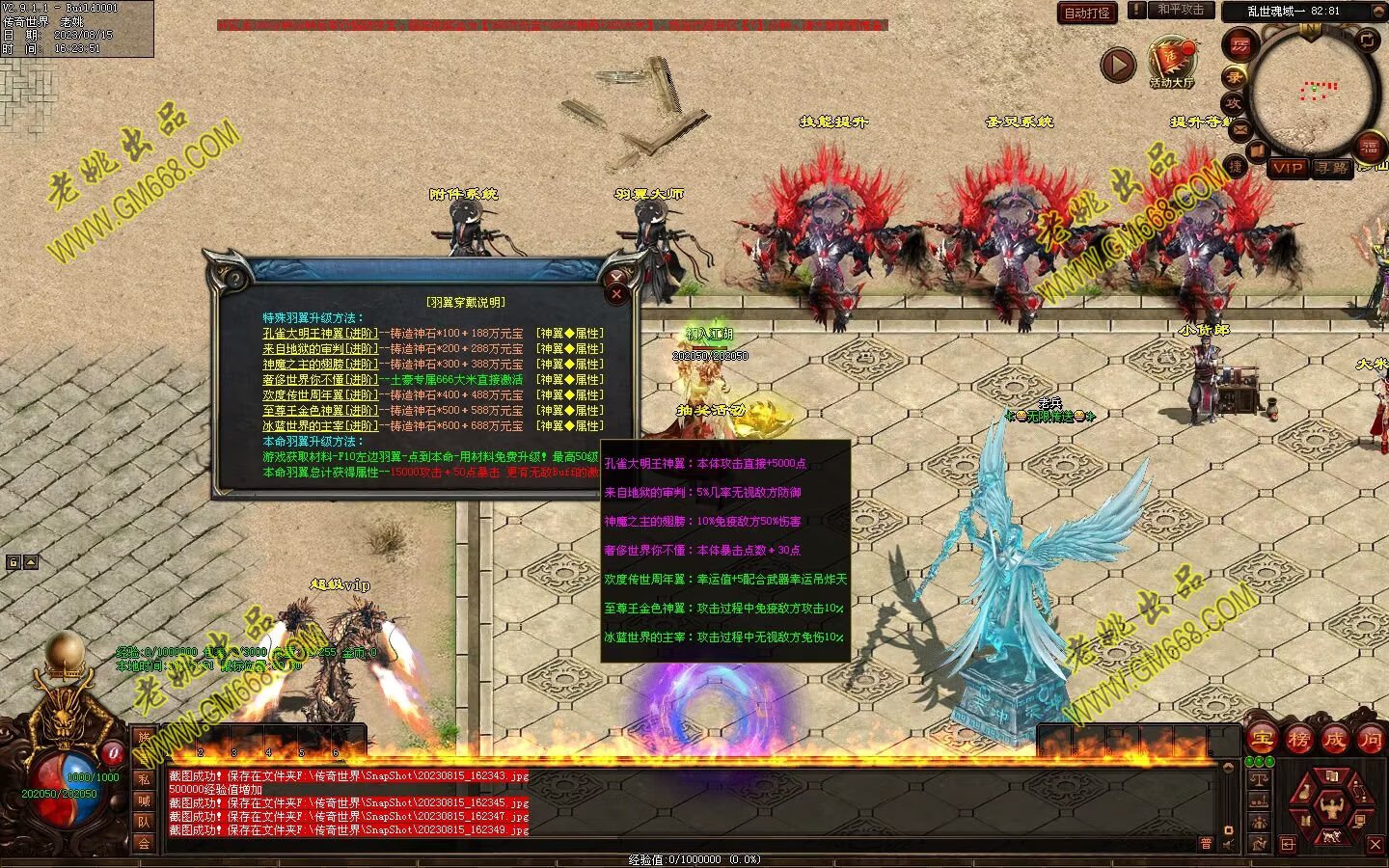
Task: Open the 宝 treasure shop button
Action: (x=1261, y=739)
